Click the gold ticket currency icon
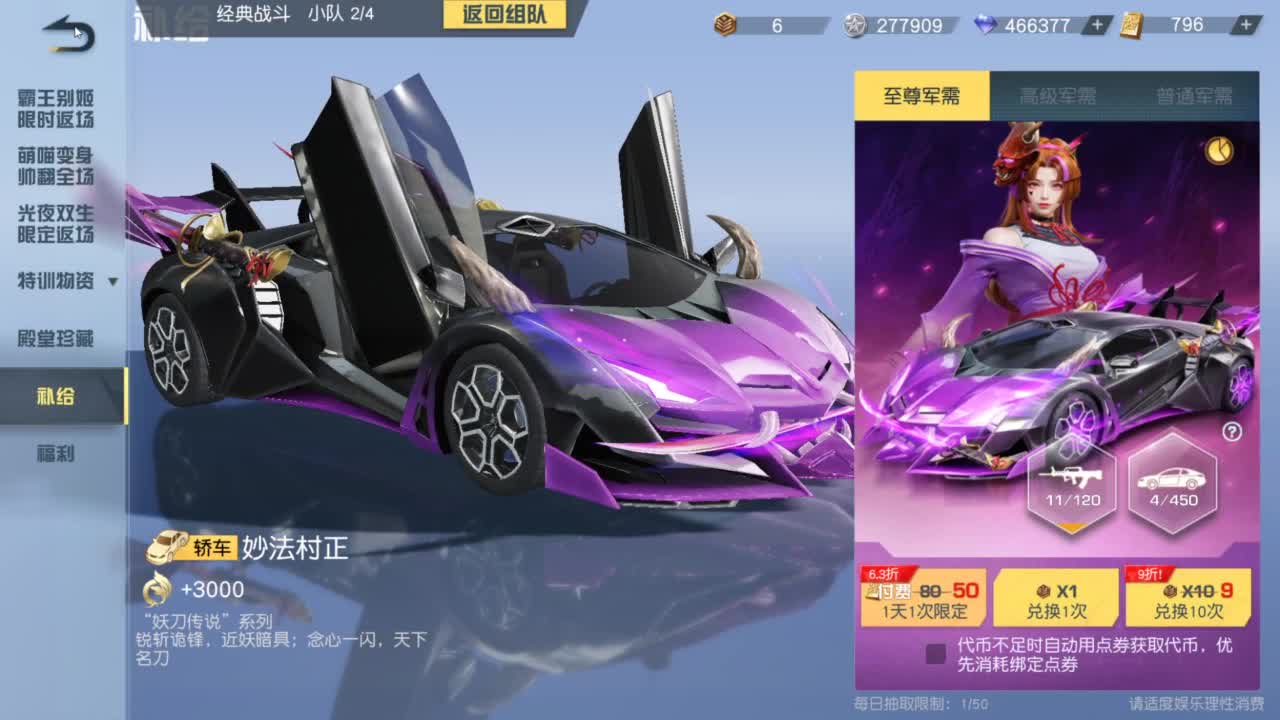The width and height of the screenshot is (1280, 720). click(1130, 24)
